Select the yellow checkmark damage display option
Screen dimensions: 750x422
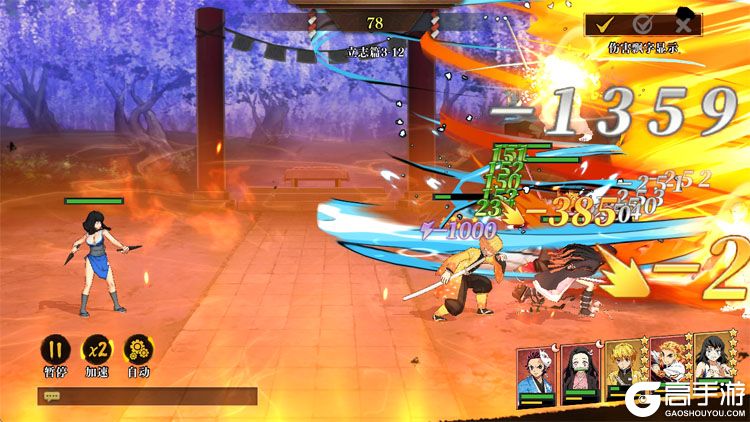[603, 24]
